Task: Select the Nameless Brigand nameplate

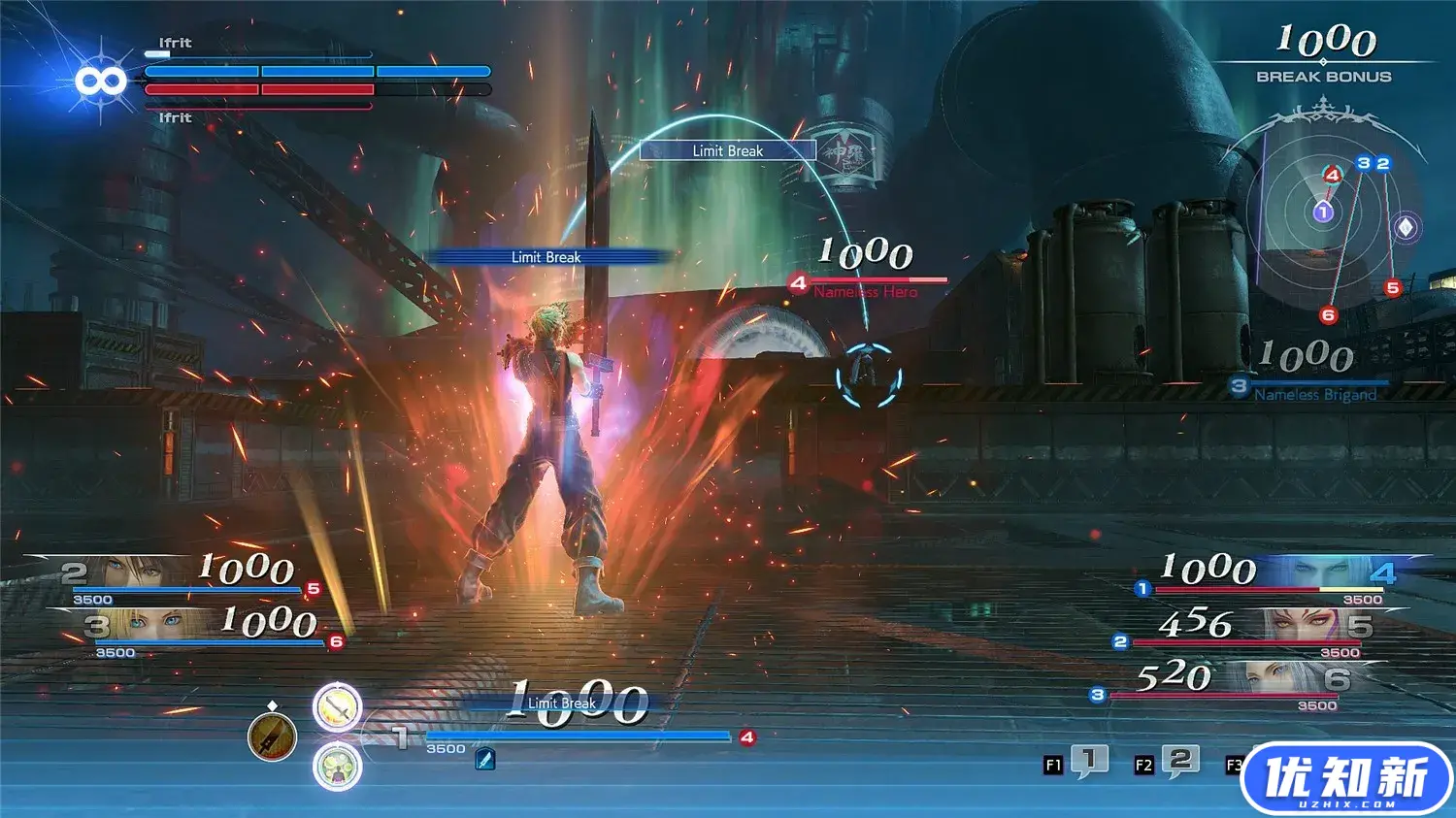Action: pos(1317,395)
